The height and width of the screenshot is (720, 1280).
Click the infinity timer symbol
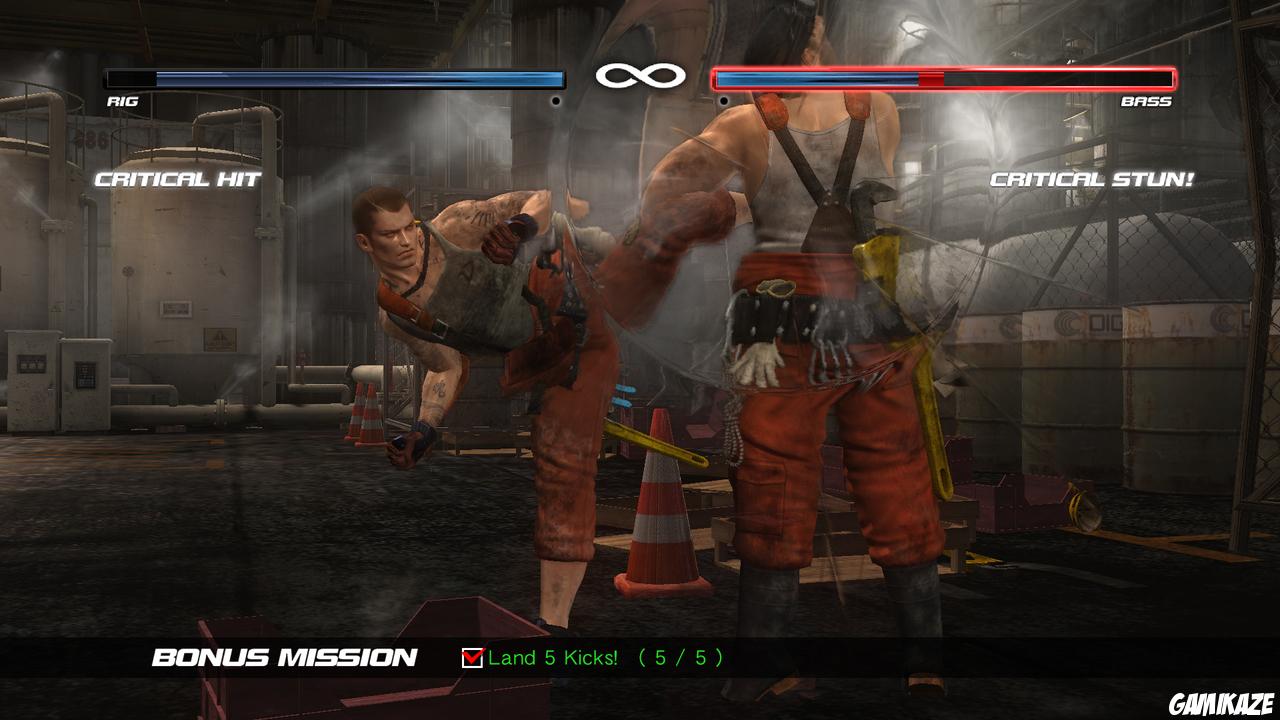[640, 73]
